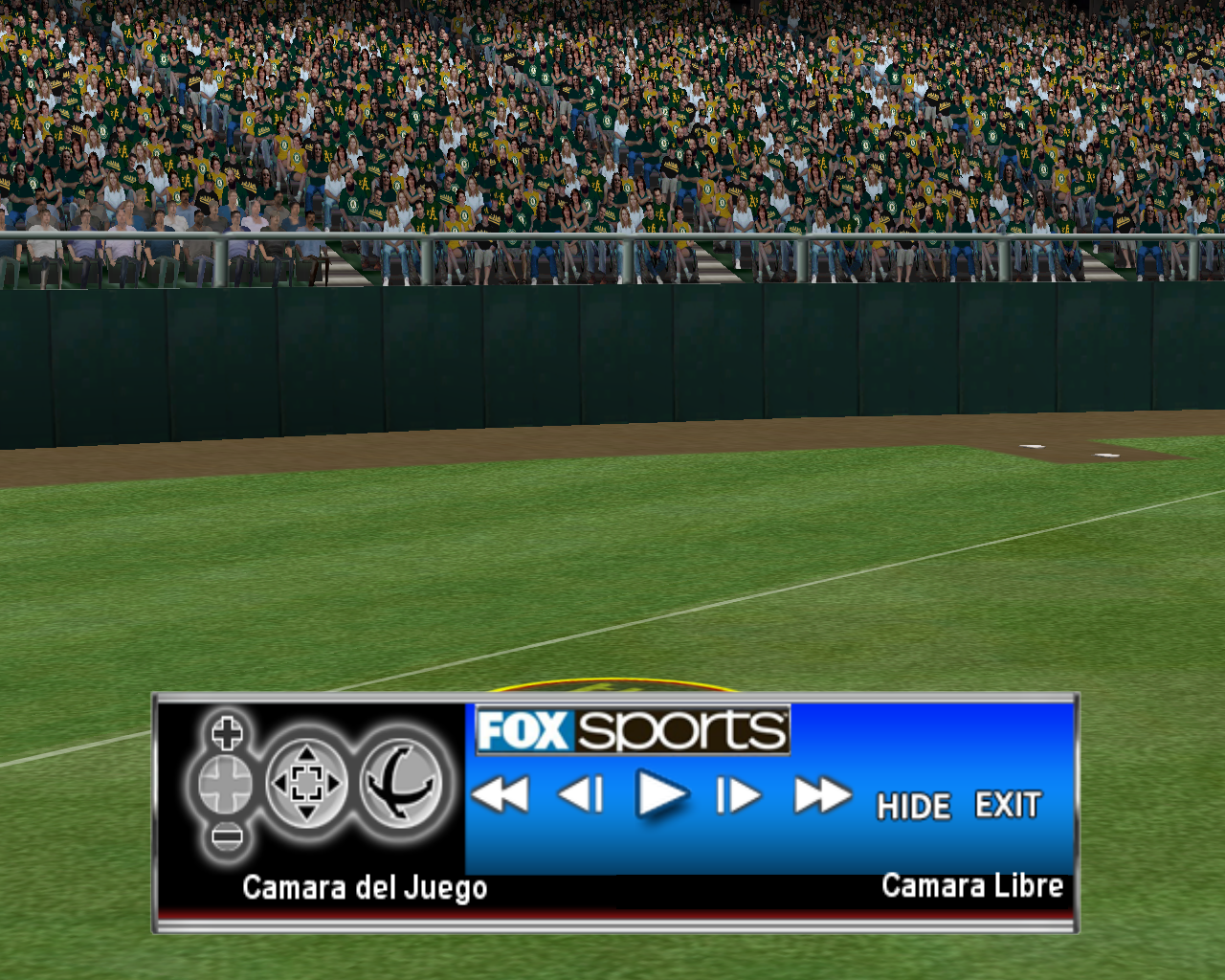Exit the replay viewer
Viewport: 1225px width, 980px height.
click(x=1008, y=805)
